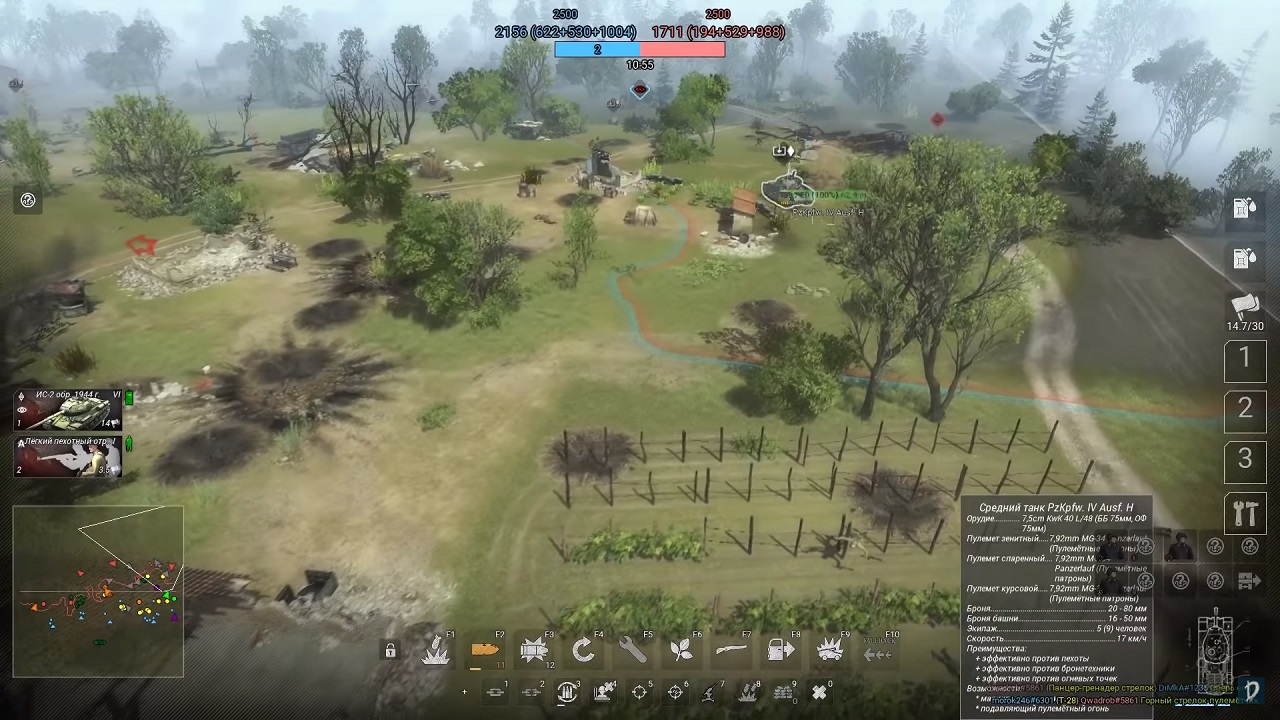1280x720 pixels.
Task: Click the fuel canister icon on right sidebar
Action: coord(1244,207)
